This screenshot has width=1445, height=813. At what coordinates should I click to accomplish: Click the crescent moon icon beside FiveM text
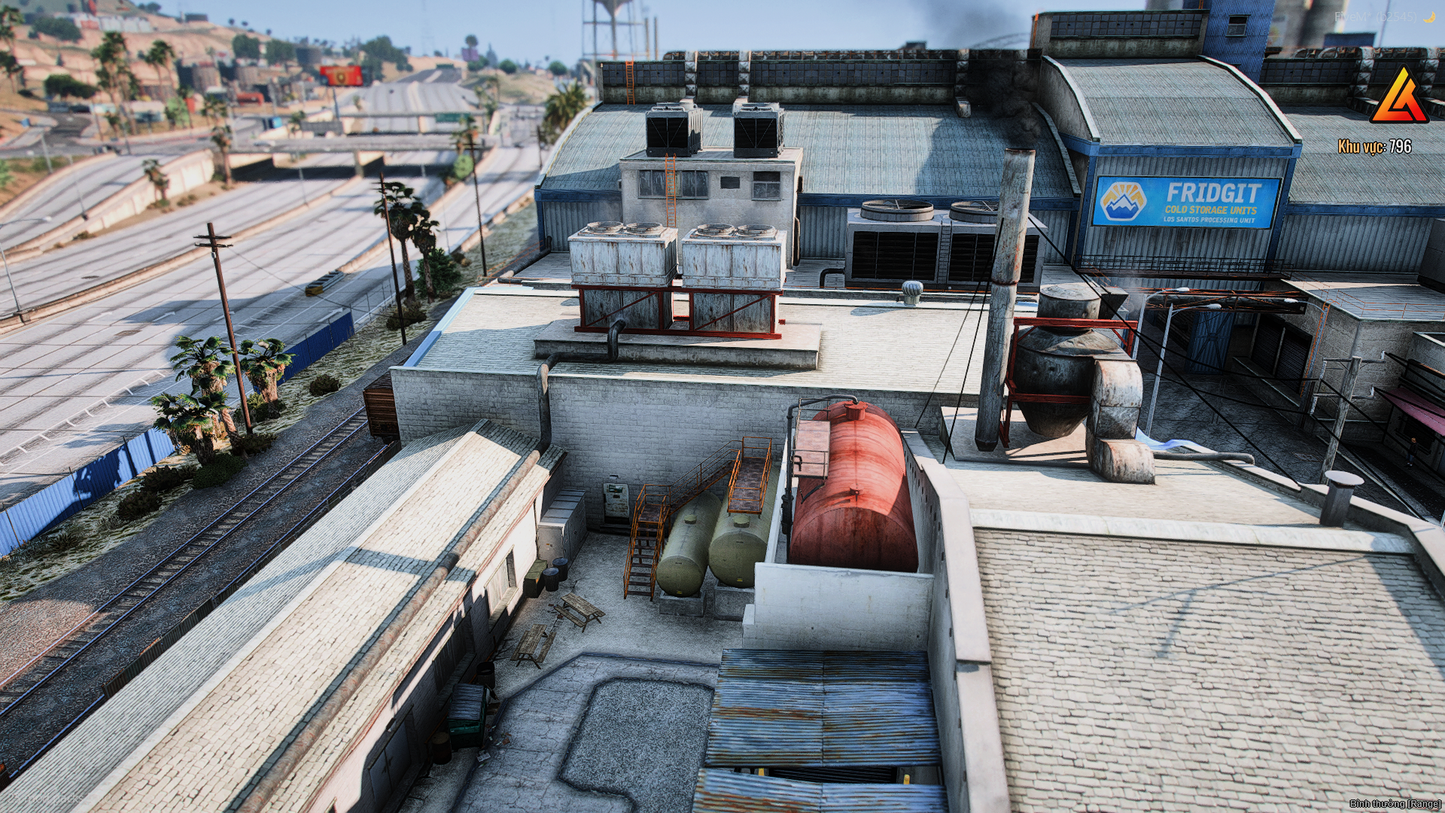(1430, 17)
